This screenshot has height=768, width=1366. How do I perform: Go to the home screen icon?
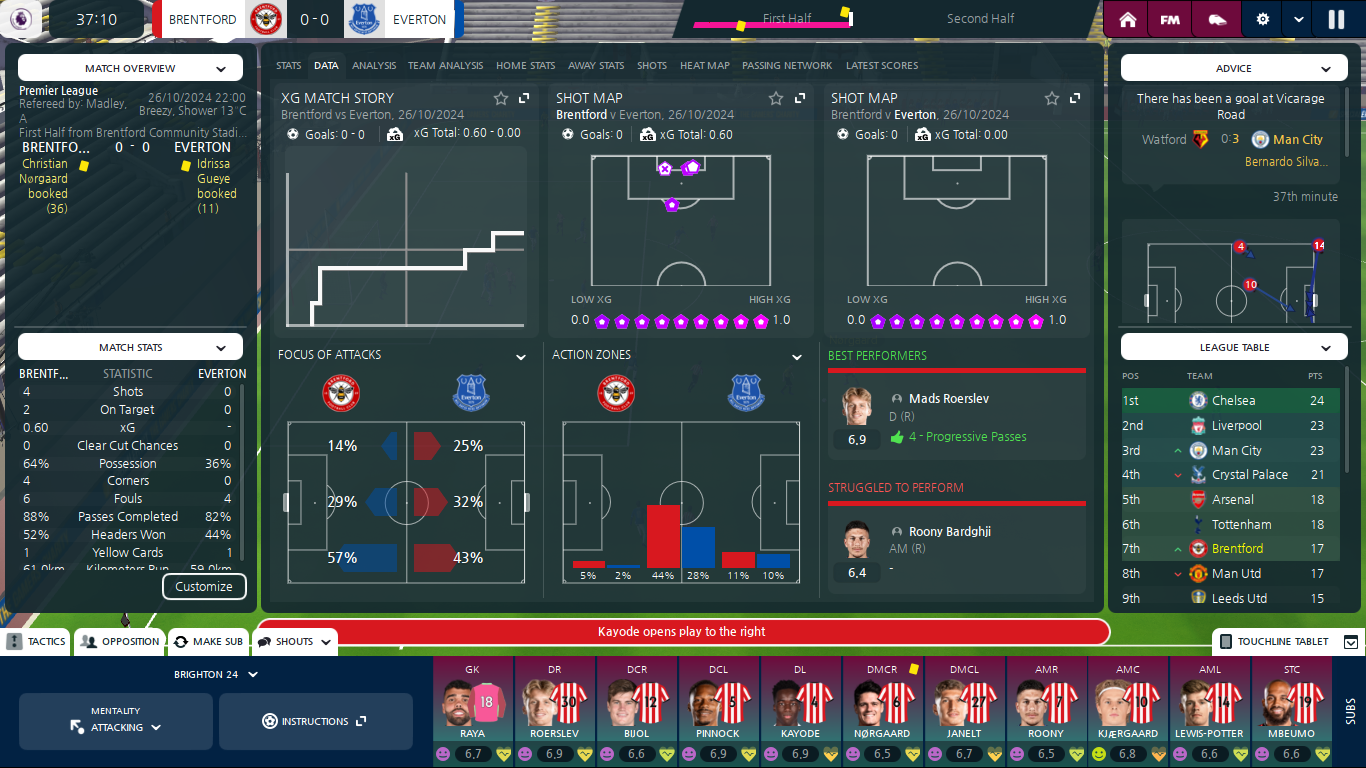(1128, 19)
